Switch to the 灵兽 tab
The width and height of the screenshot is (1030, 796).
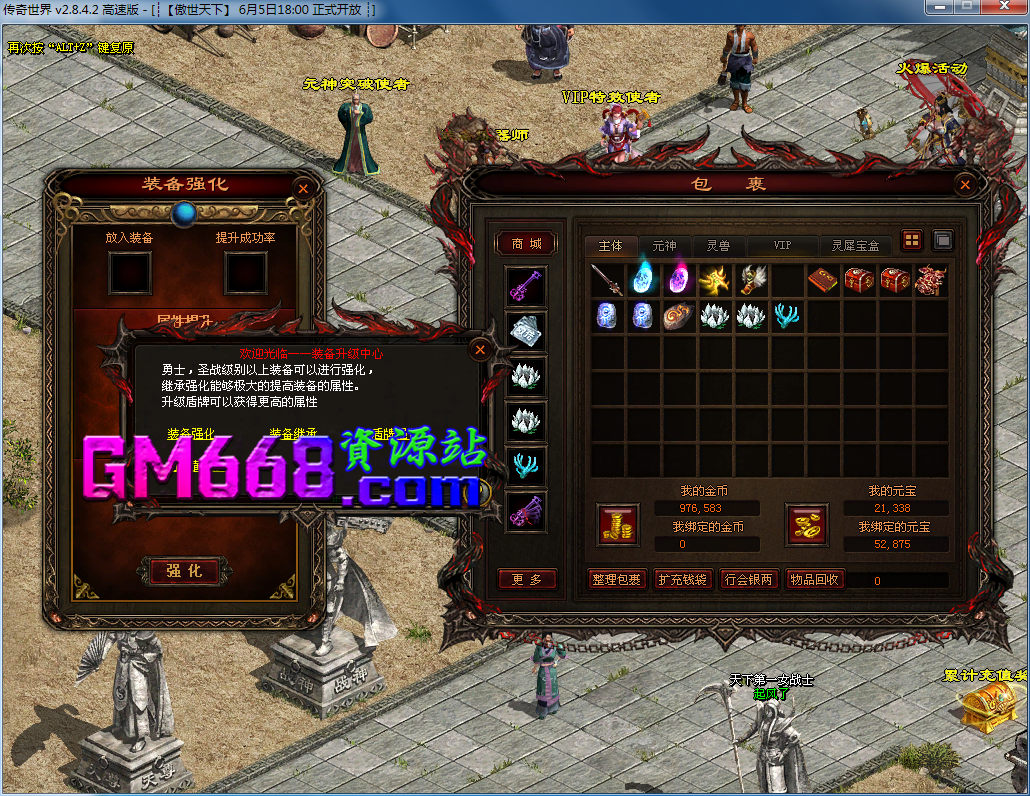[x=718, y=245]
